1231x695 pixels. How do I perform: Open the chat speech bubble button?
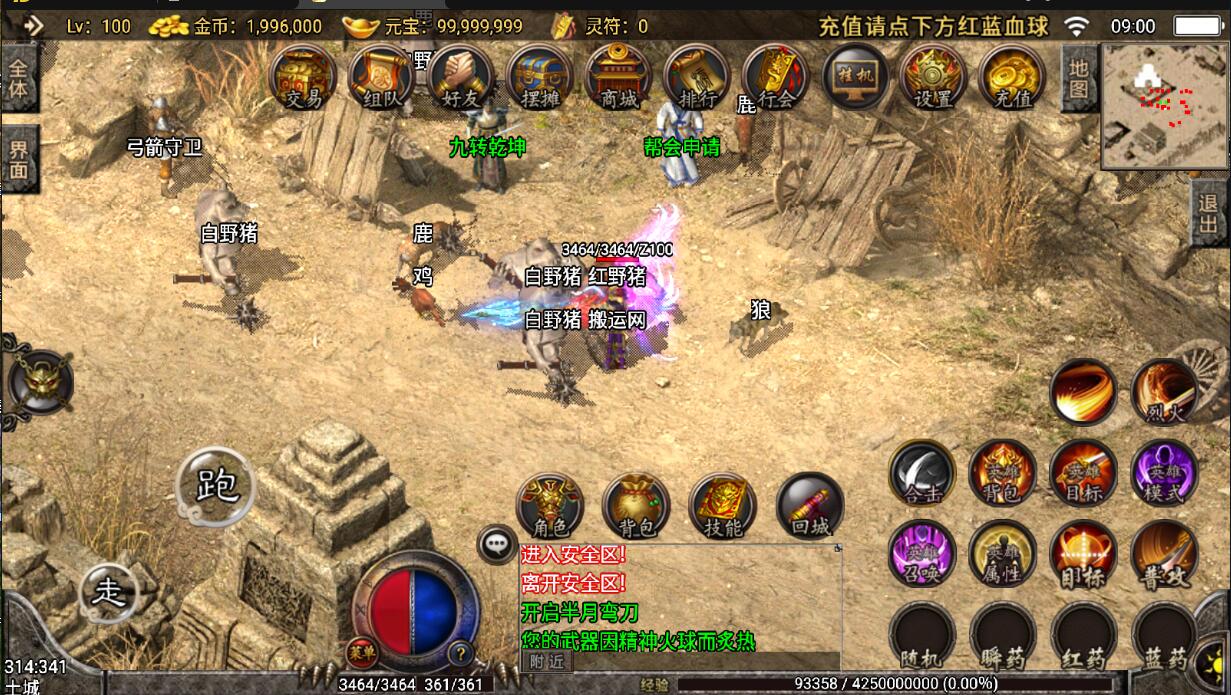[x=496, y=545]
